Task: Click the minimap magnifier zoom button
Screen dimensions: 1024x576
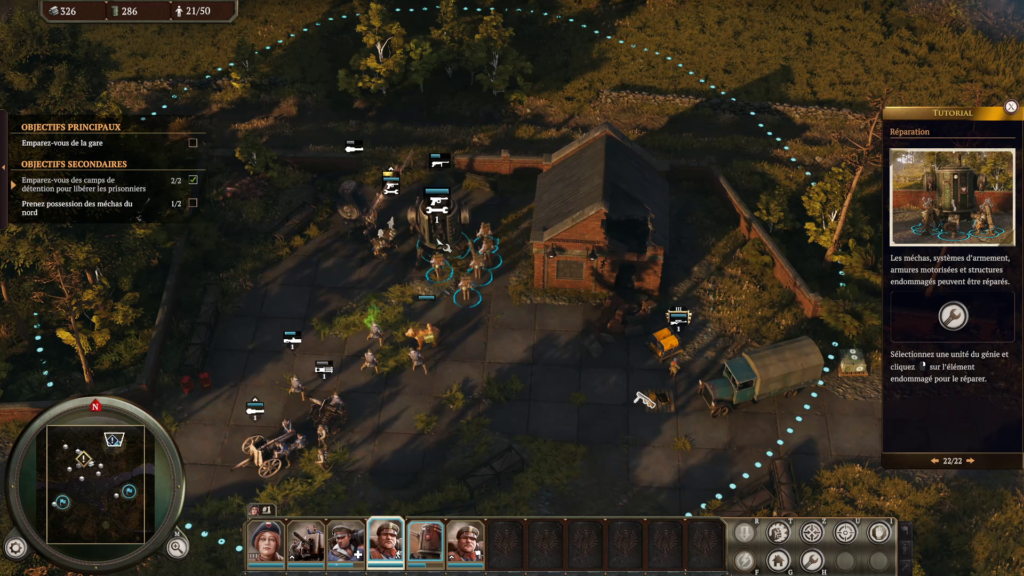Action: click(x=177, y=546)
